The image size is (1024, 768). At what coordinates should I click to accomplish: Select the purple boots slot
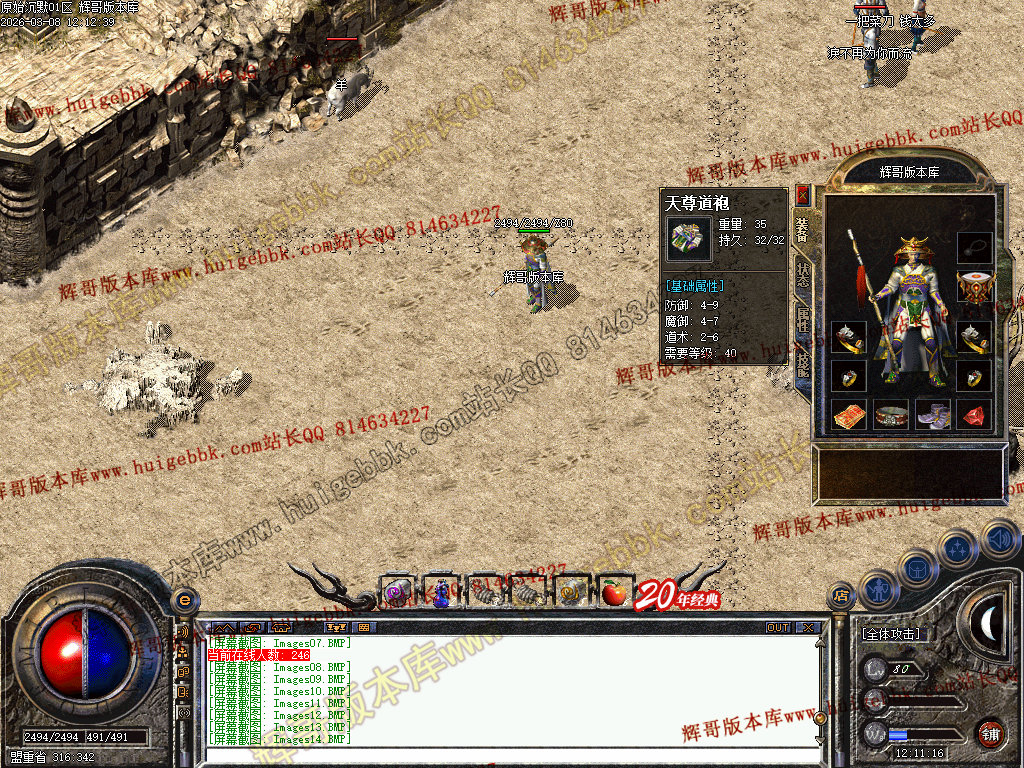[932, 413]
